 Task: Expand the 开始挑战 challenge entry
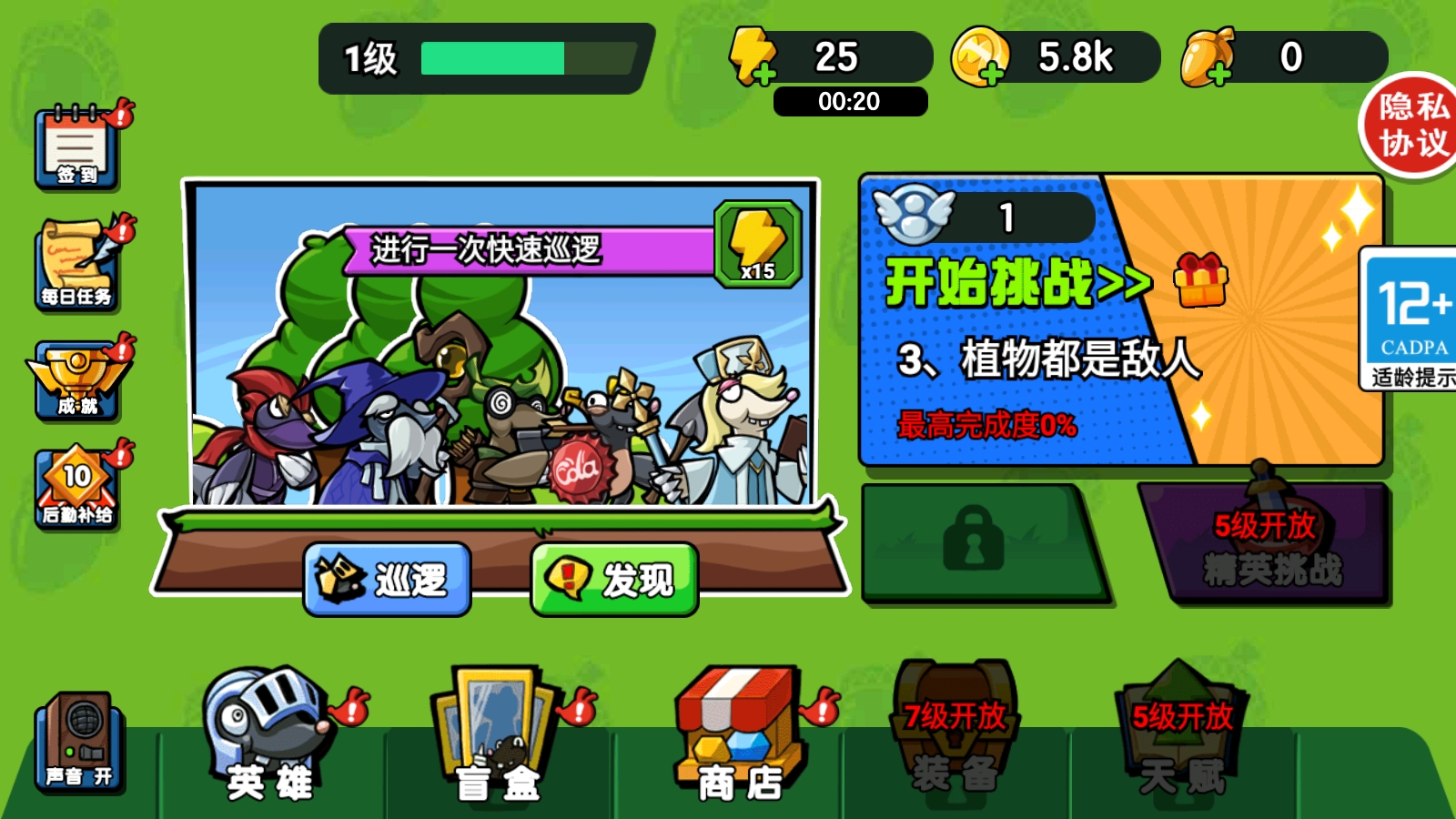pos(1010,282)
